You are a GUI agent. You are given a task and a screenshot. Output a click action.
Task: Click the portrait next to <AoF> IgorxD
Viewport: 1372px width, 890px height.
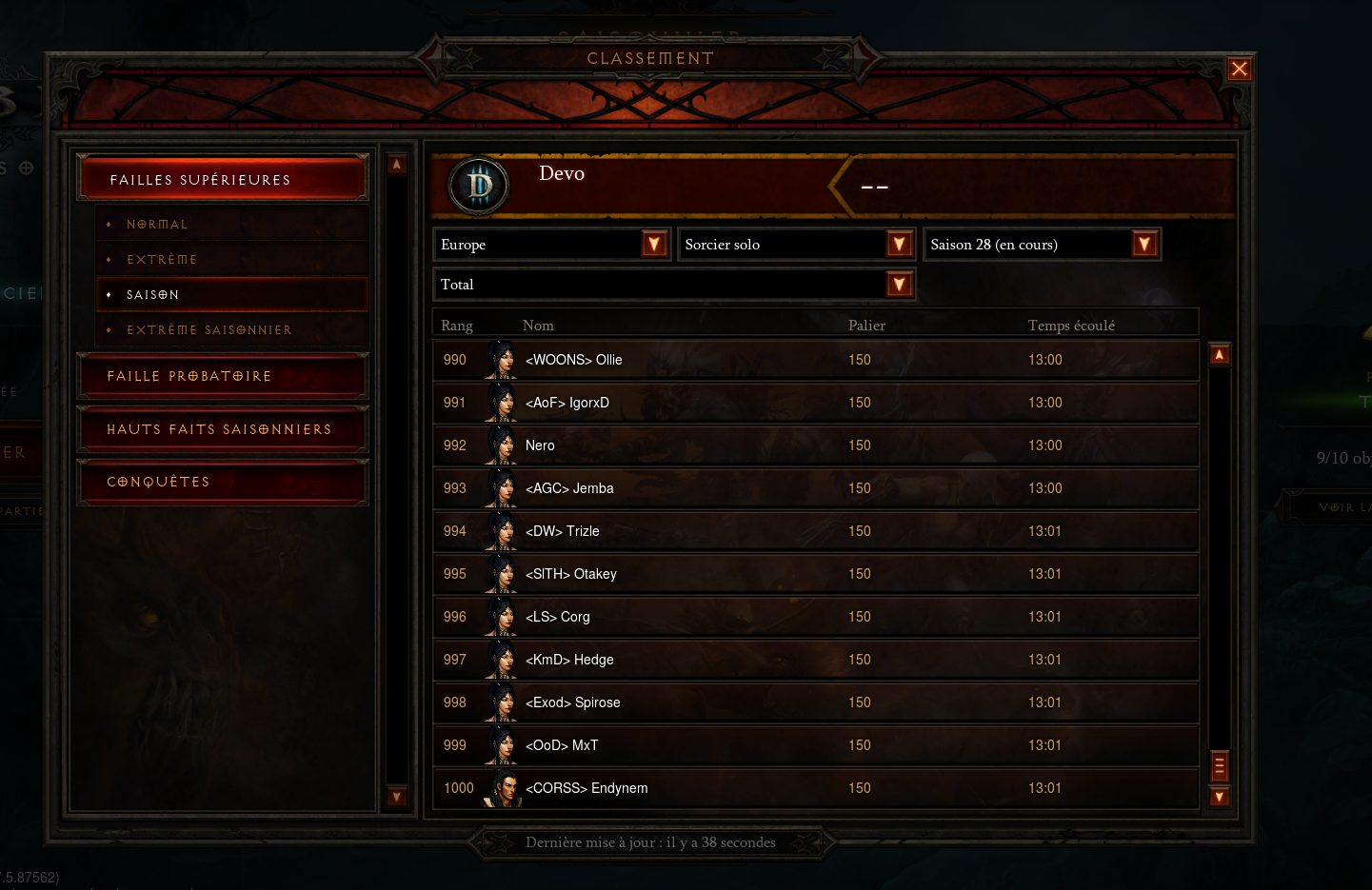(502, 402)
